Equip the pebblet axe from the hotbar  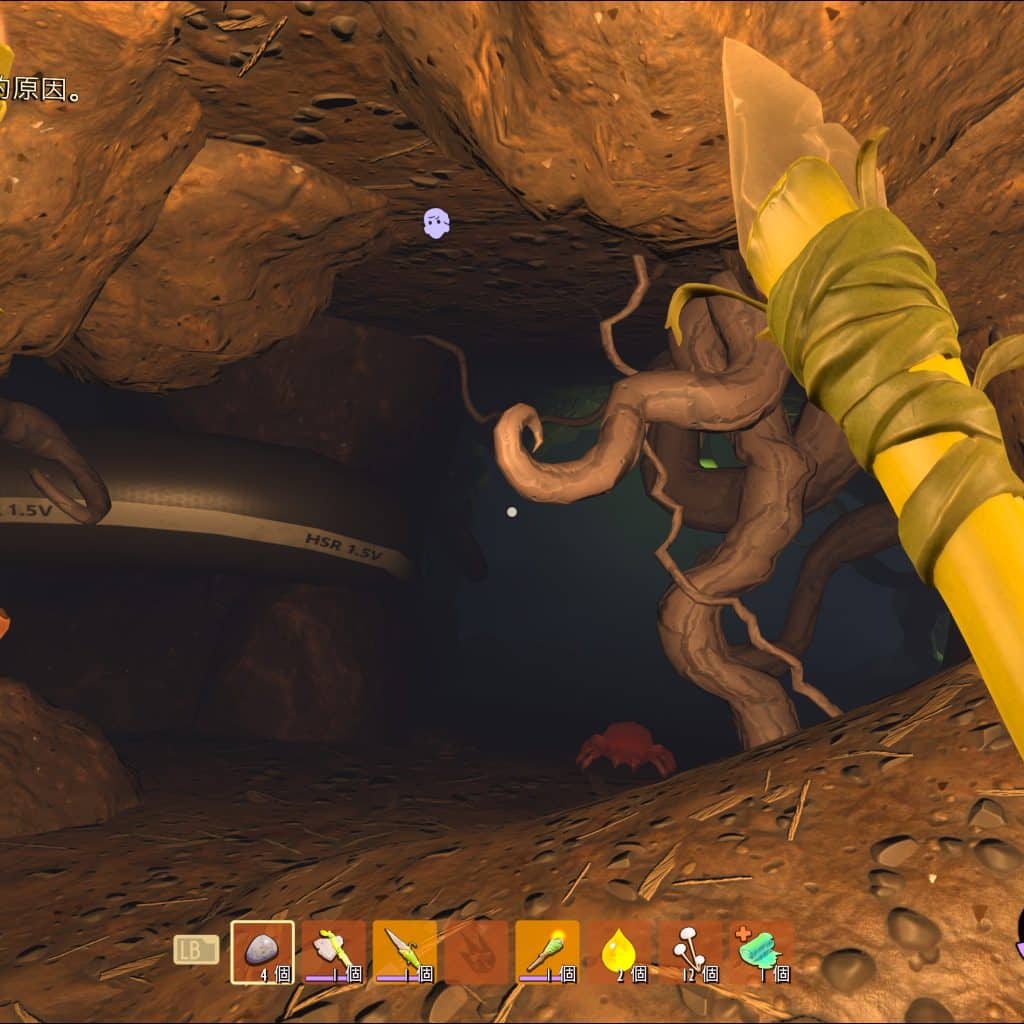333,951
